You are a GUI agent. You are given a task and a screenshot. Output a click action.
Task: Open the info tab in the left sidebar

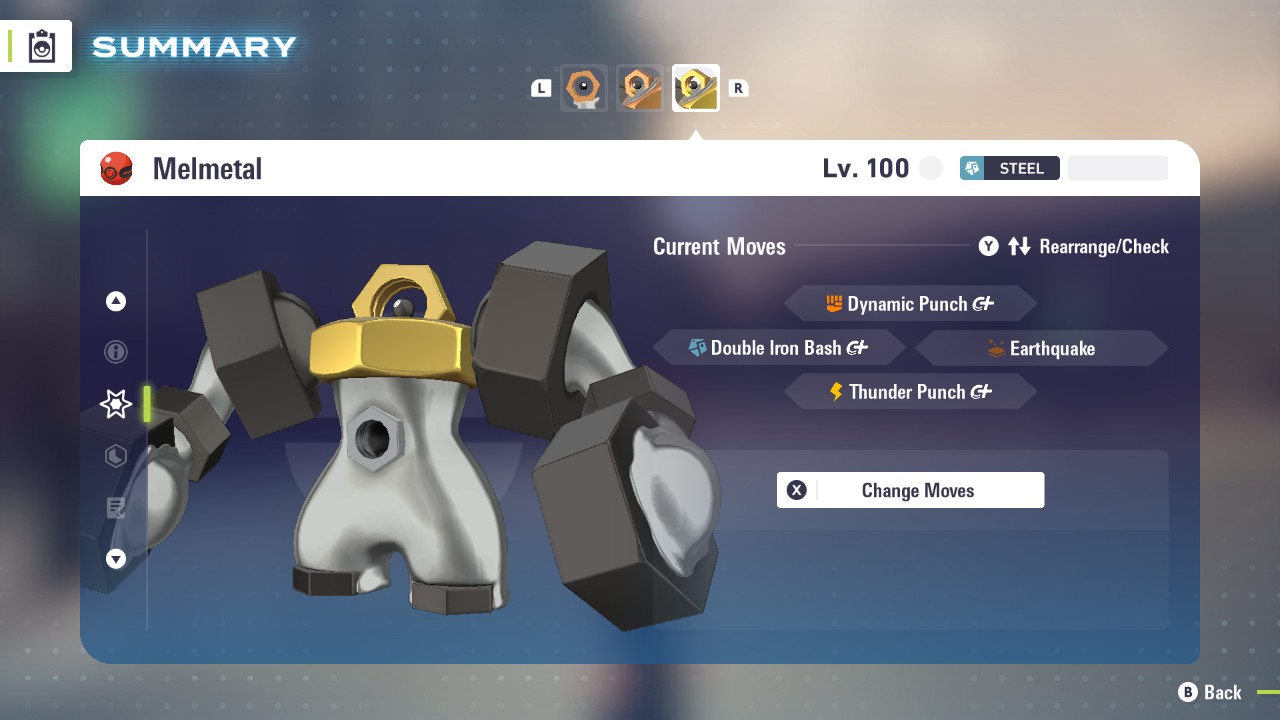(115, 352)
